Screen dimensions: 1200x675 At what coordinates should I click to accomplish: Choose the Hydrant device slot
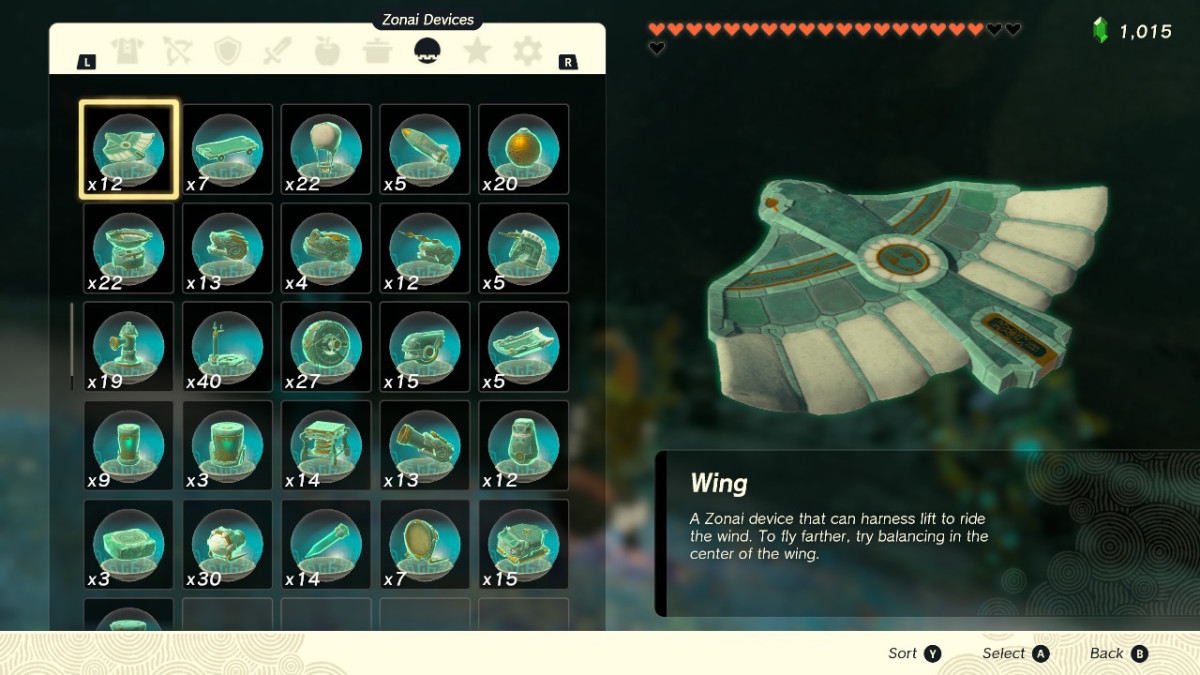pyautogui.click(x=129, y=347)
